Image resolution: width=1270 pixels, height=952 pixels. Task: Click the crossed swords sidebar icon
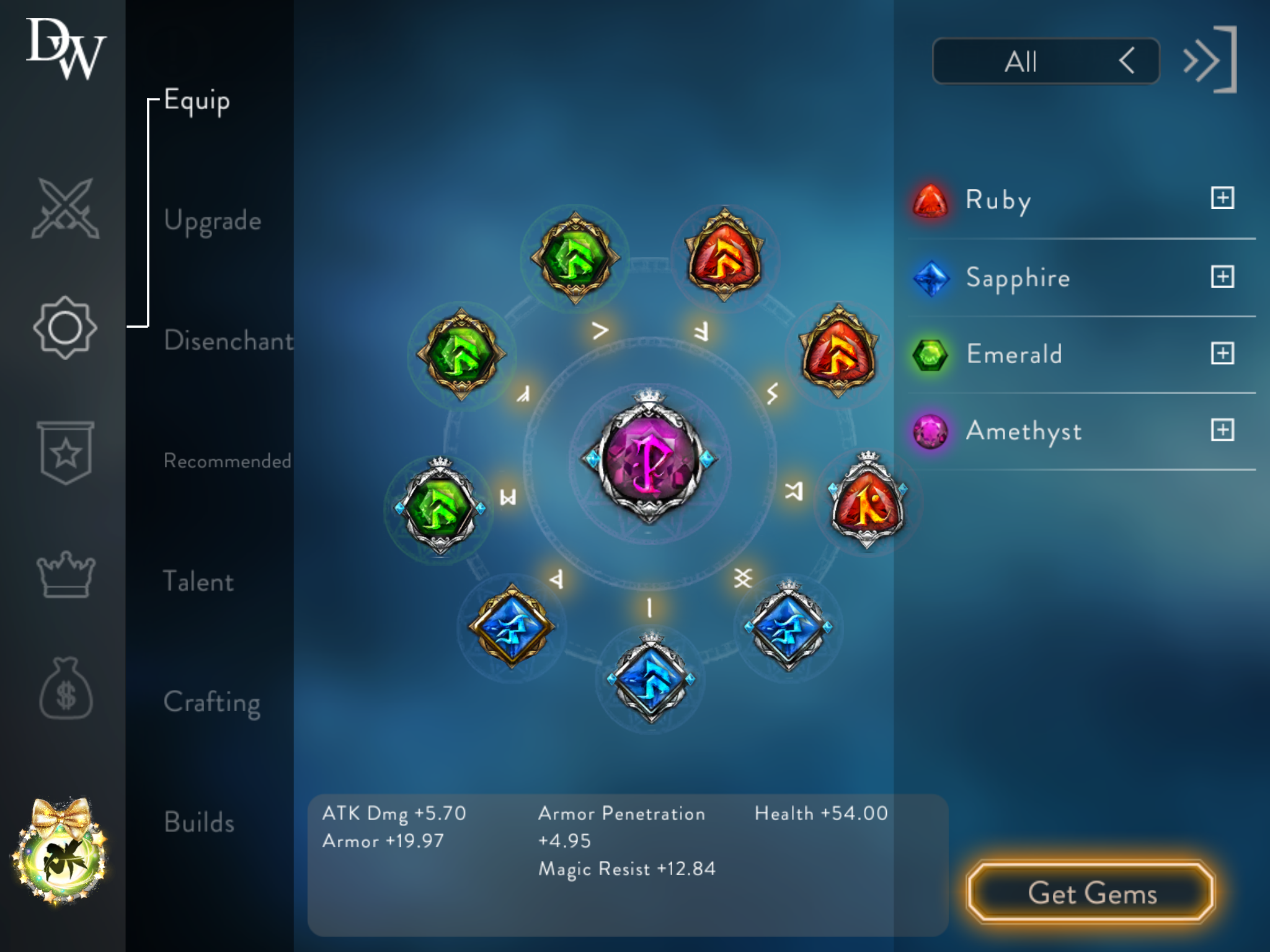(65, 208)
